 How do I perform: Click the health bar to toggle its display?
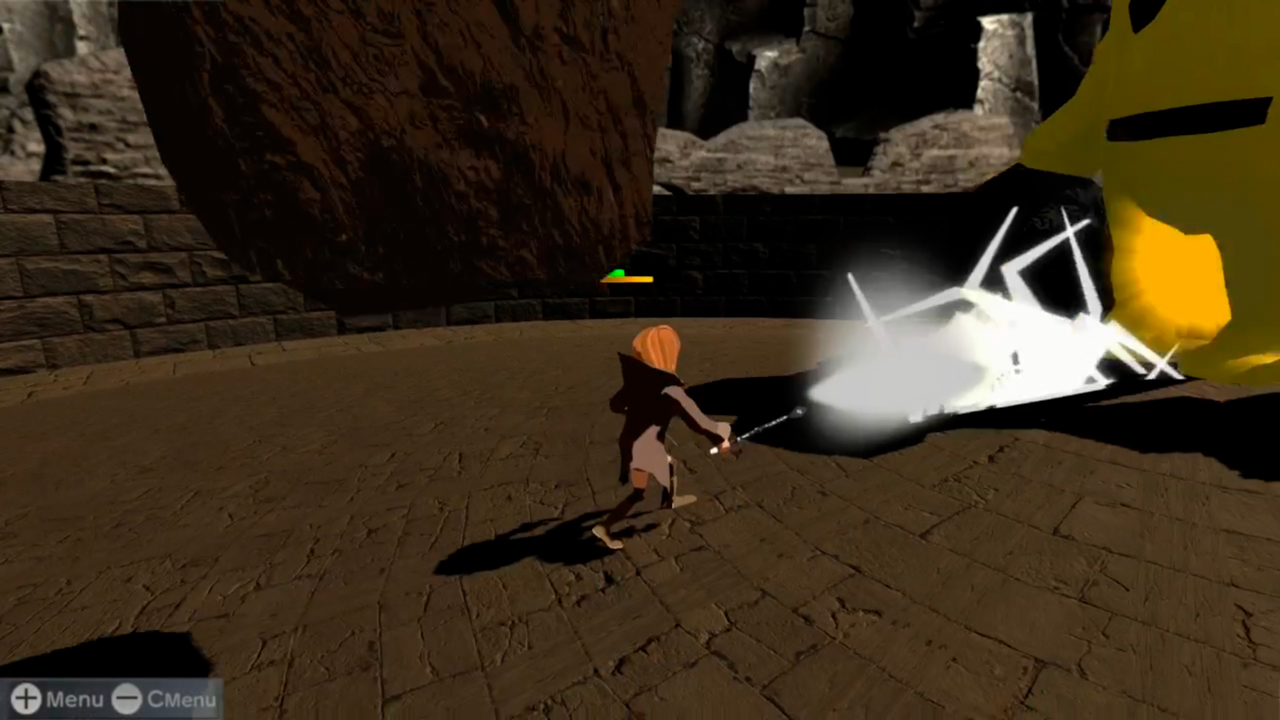click(x=627, y=279)
